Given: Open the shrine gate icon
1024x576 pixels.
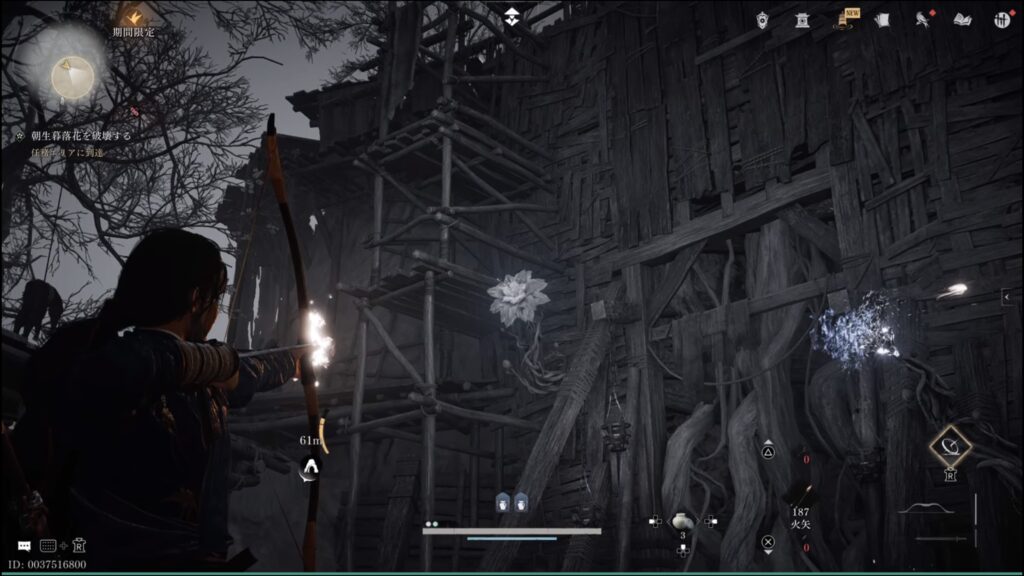Looking at the screenshot, I should click(x=802, y=20).
